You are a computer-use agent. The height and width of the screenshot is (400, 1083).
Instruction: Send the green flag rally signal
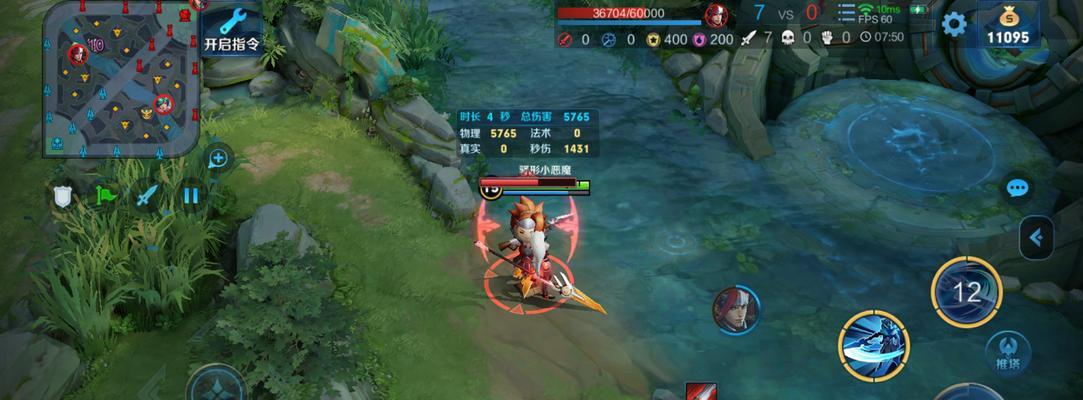(105, 195)
